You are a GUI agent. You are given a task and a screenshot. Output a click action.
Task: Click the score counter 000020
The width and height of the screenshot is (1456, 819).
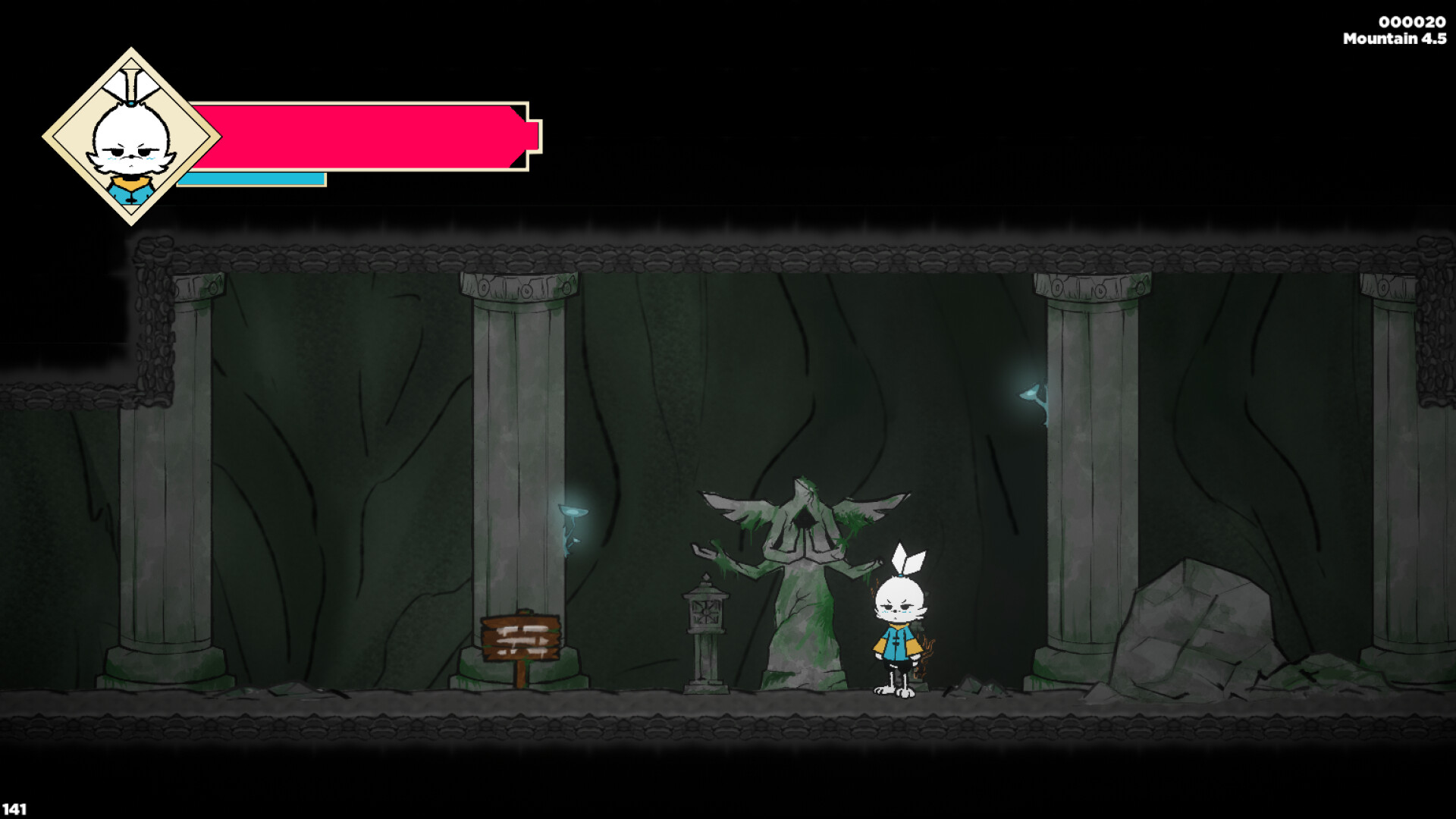click(x=1413, y=23)
